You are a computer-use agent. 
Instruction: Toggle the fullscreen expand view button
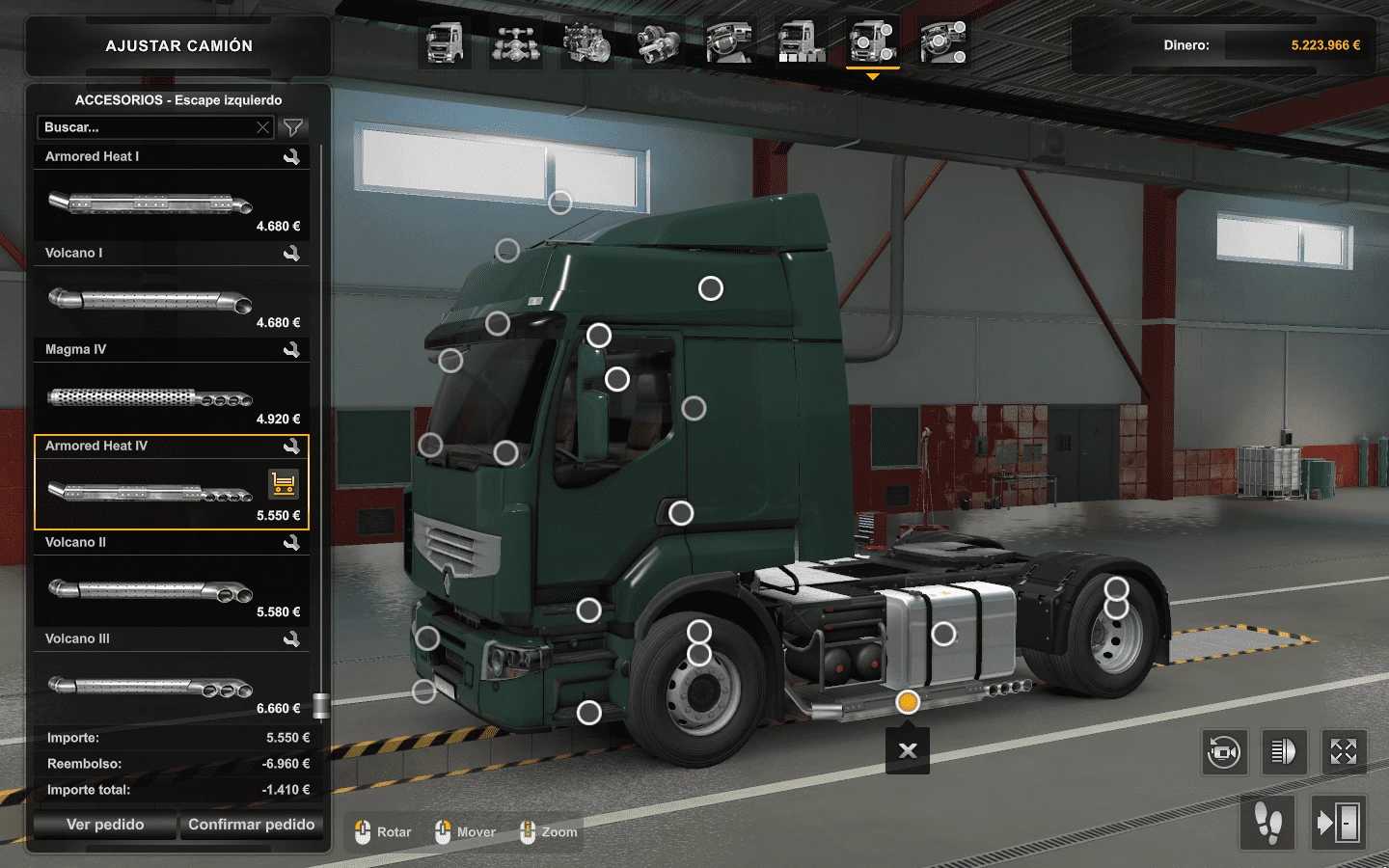pyautogui.click(x=1344, y=751)
